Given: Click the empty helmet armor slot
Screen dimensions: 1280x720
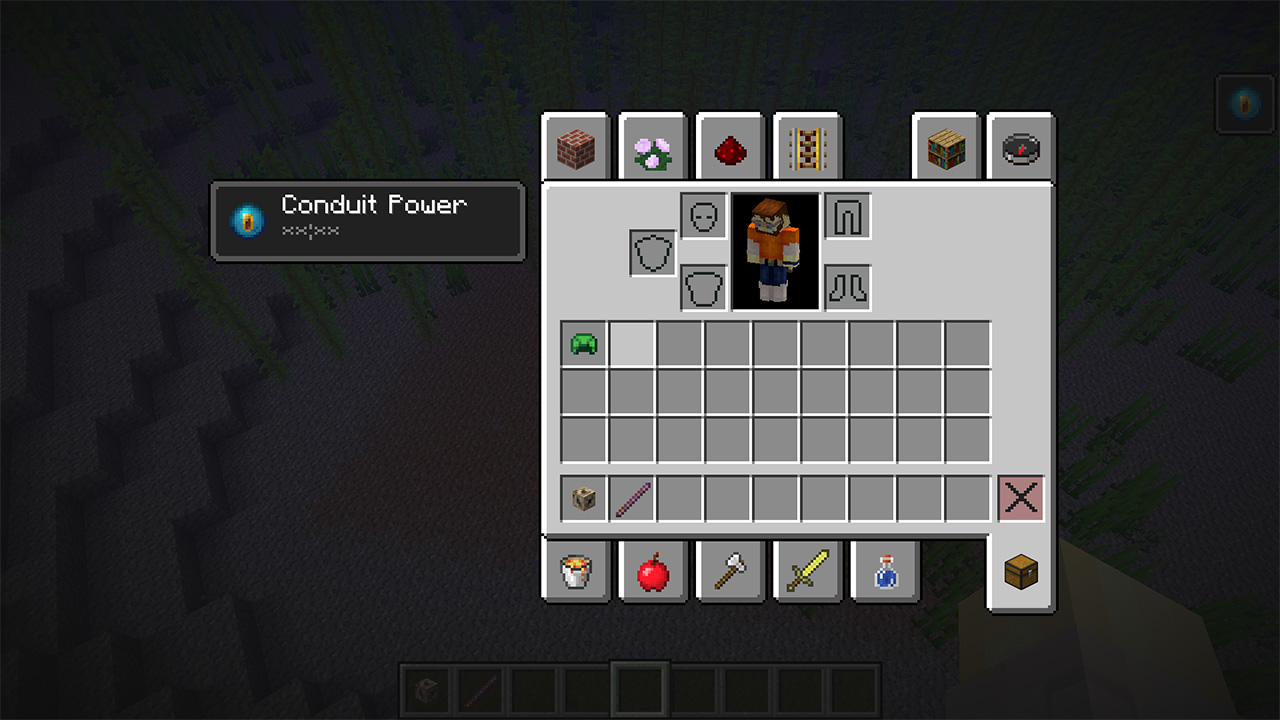Looking at the screenshot, I should (x=703, y=216).
